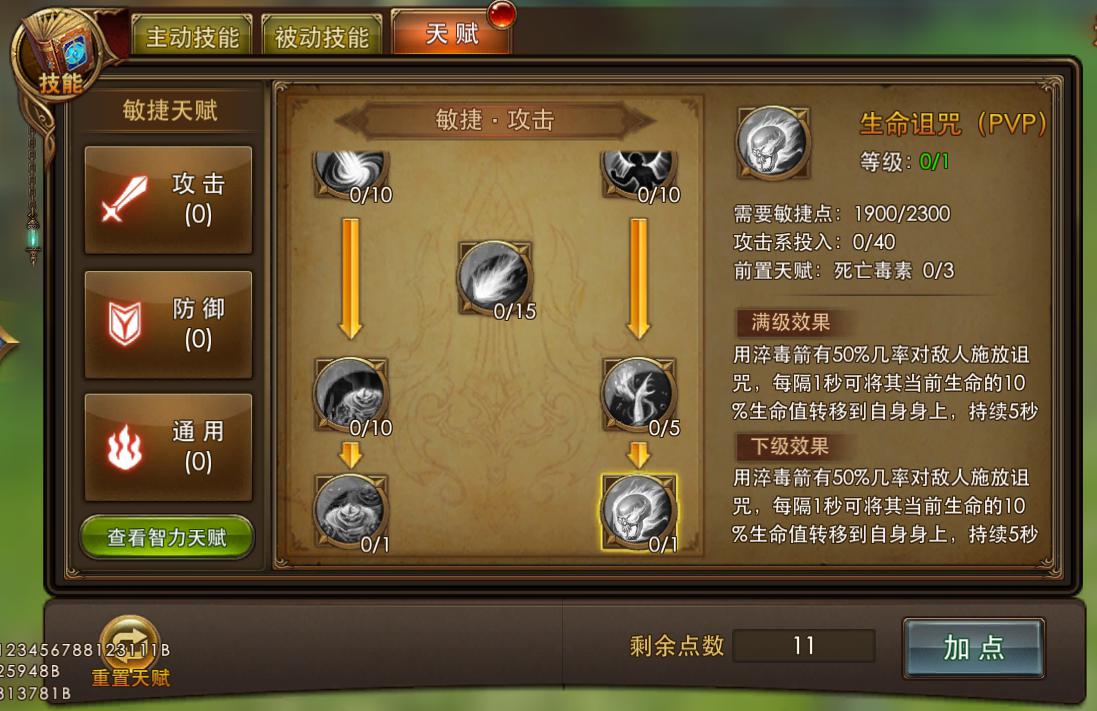Select the 天赋 tab
This screenshot has height=711, width=1097.
pyautogui.click(x=451, y=35)
